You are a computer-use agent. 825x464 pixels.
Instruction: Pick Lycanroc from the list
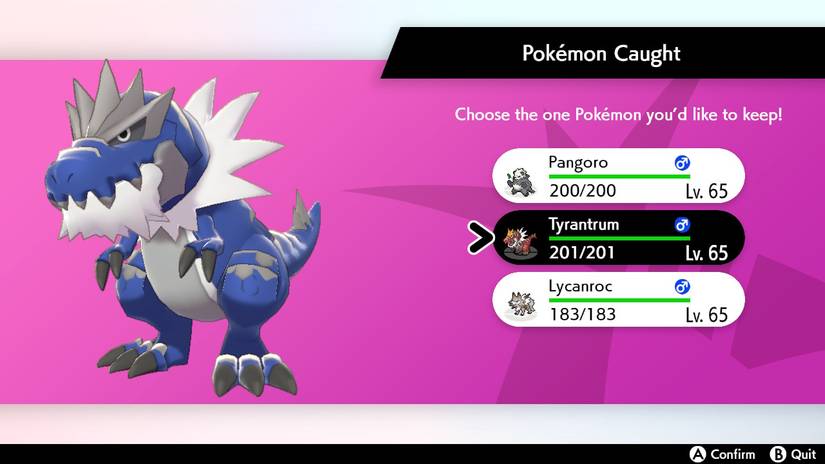pyautogui.click(x=617, y=299)
